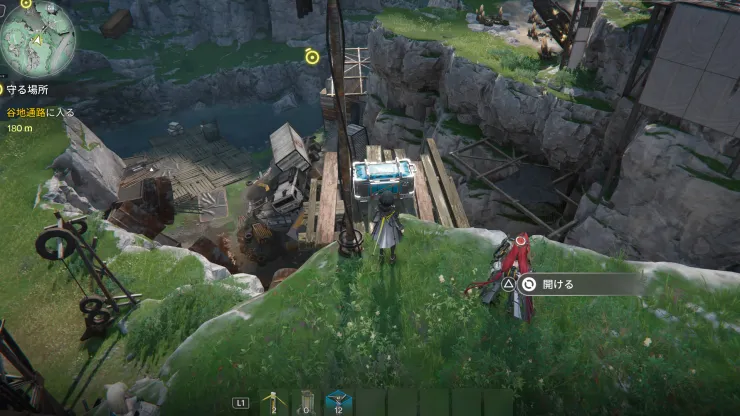Click the 開ける interaction prompt label
The height and width of the screenshot is (416, 740).
557,284
